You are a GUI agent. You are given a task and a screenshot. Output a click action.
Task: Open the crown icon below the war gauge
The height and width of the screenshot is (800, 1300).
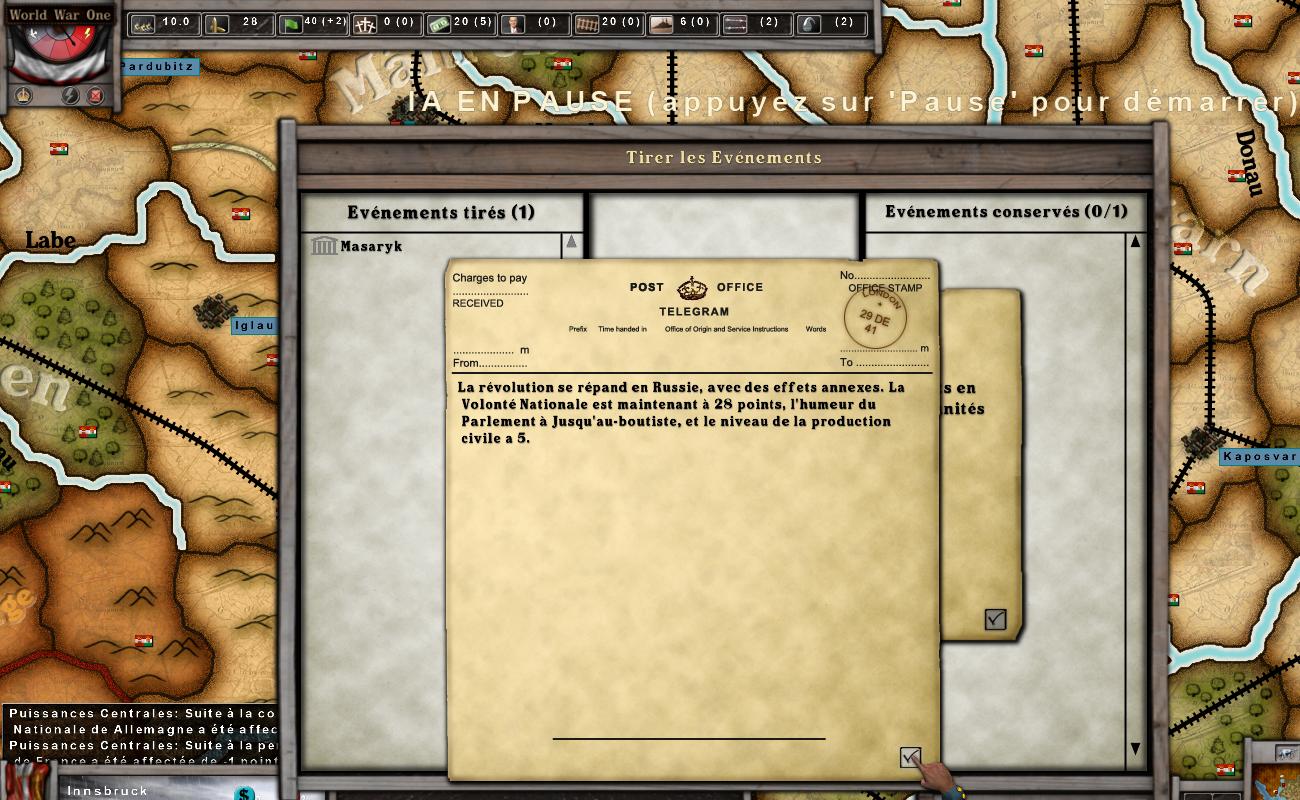23,94
